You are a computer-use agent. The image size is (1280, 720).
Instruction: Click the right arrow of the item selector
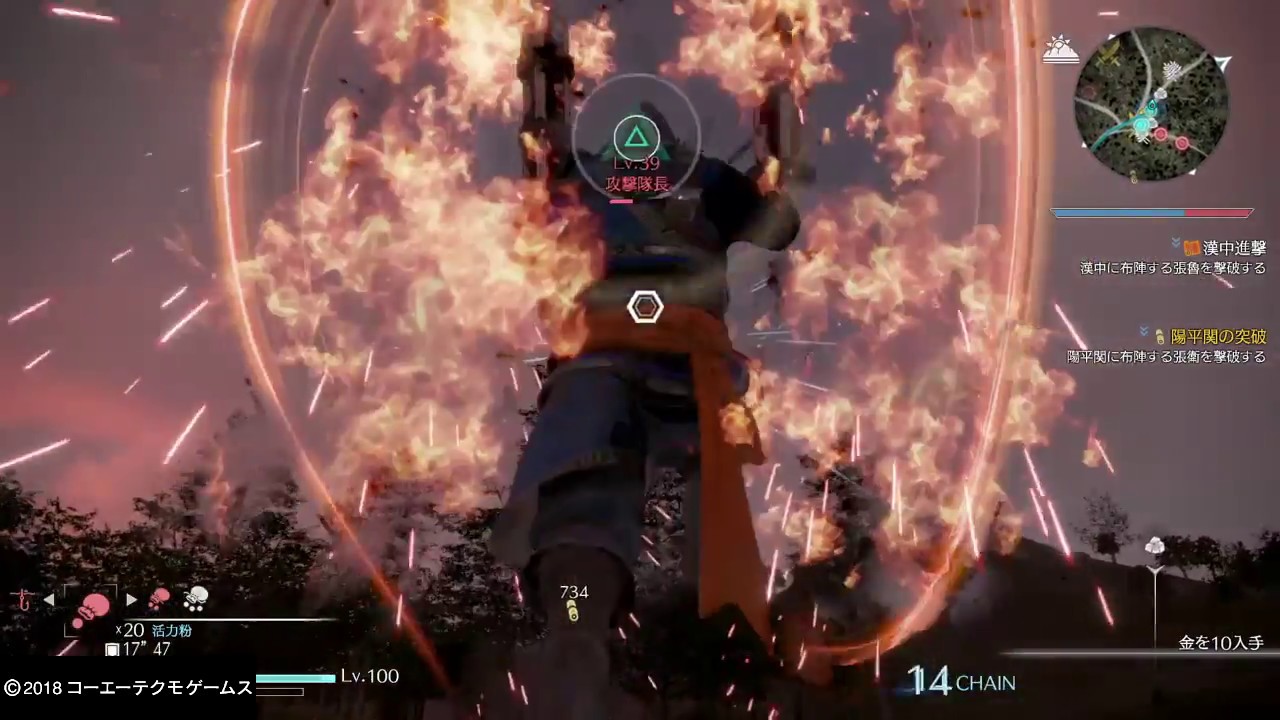coord(131,600)
